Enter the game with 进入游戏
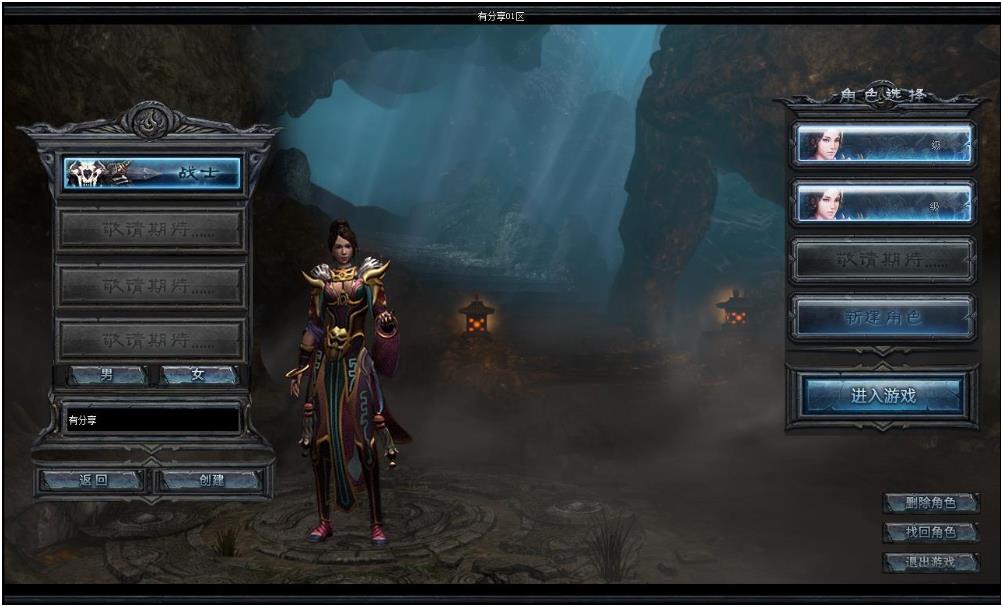 883,396
